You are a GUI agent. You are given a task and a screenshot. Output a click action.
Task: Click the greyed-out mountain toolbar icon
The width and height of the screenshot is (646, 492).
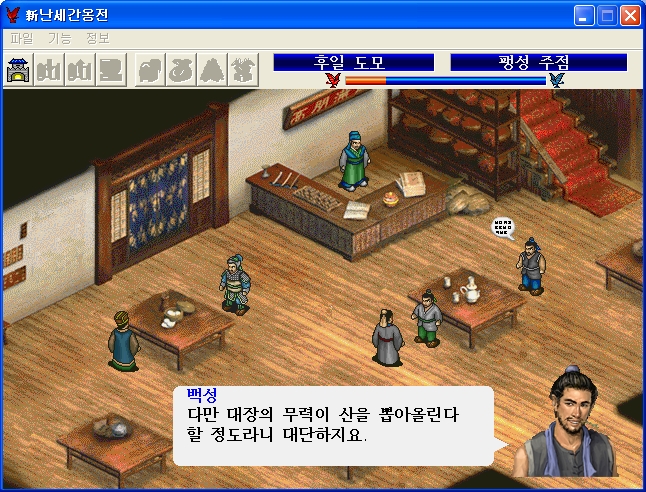(x=213, y=71)
